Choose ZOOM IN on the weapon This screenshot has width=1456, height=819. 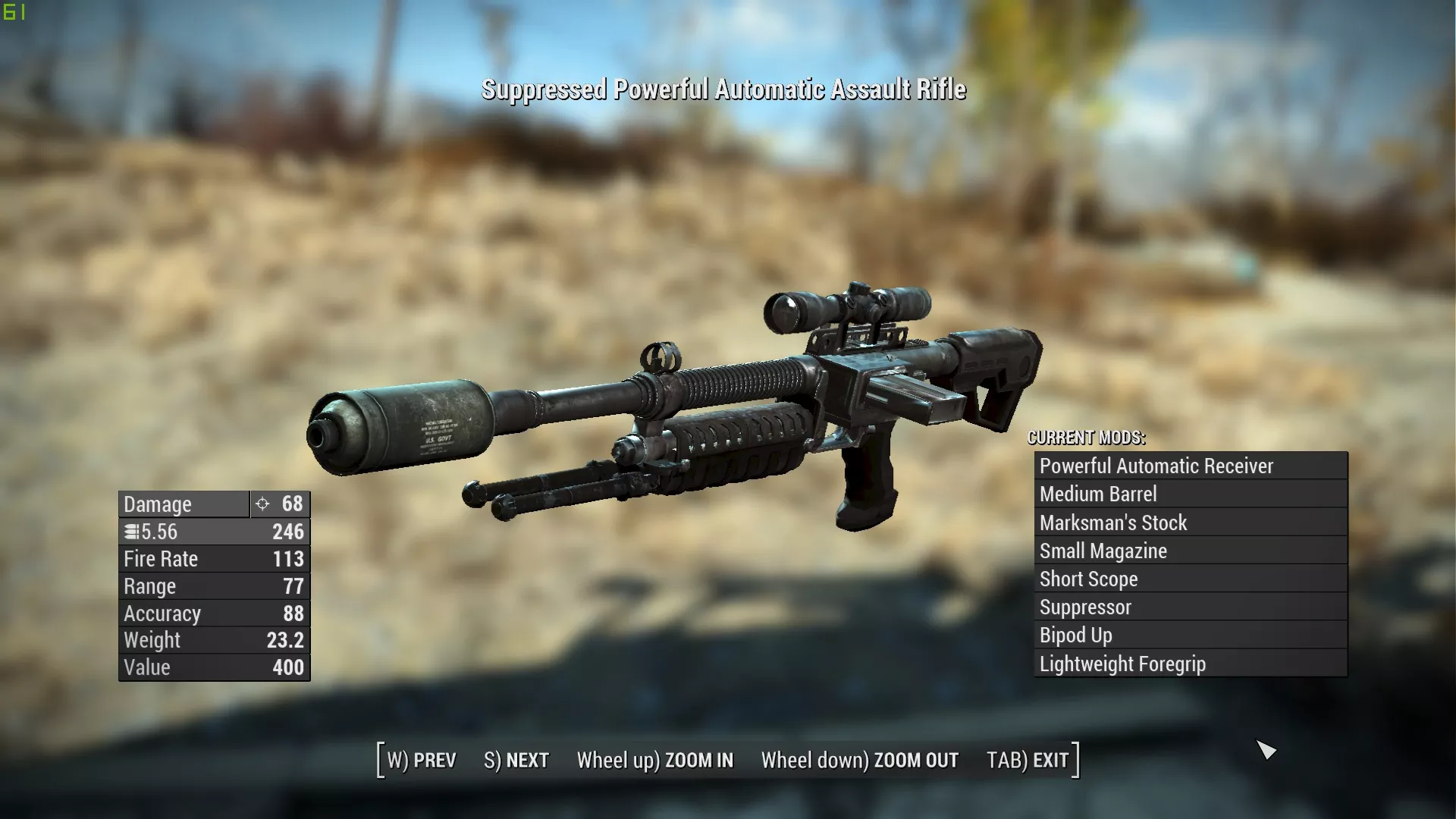coord(655,760)
